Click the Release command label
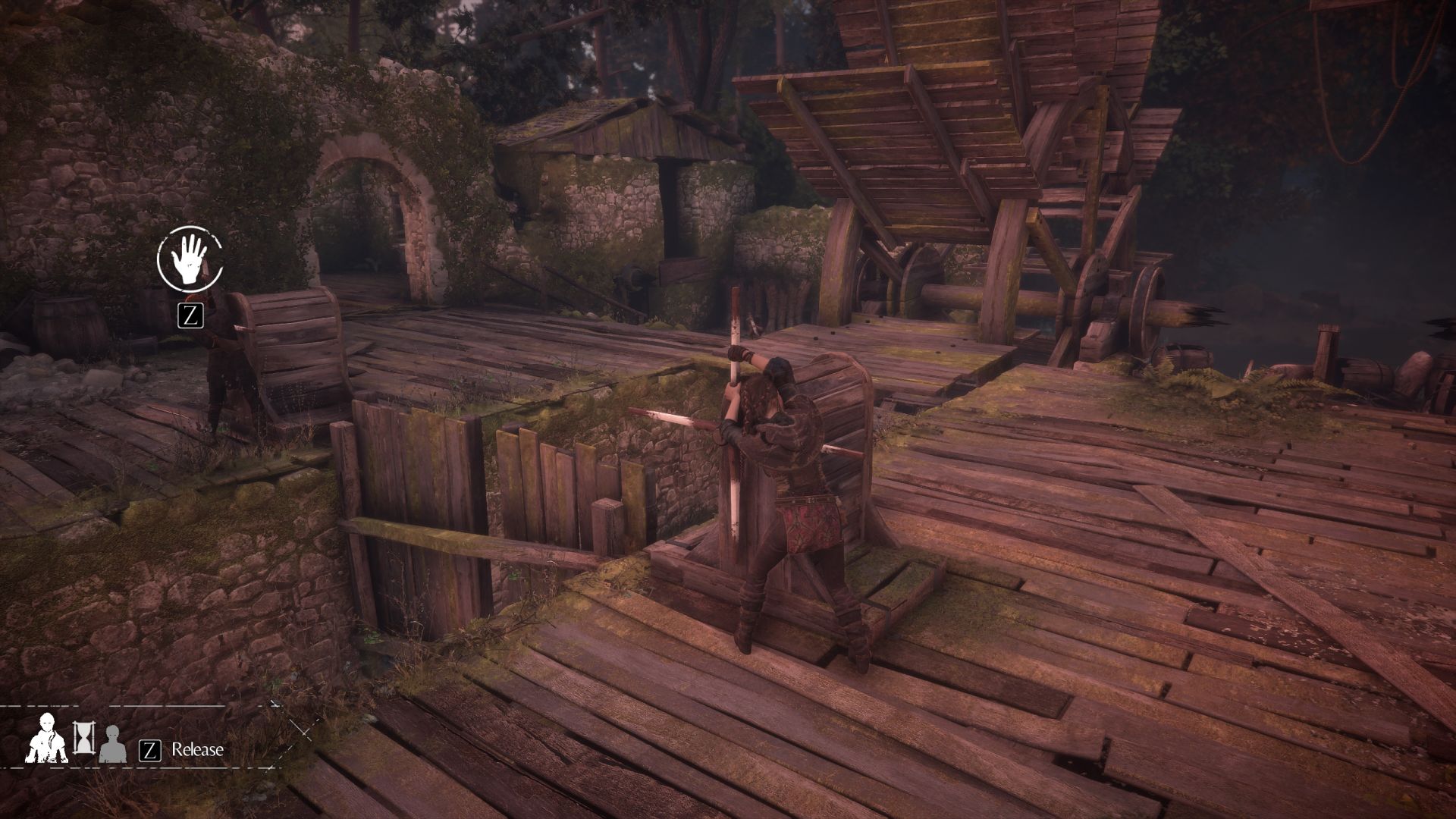1456x819 pixels. [197, 750]
